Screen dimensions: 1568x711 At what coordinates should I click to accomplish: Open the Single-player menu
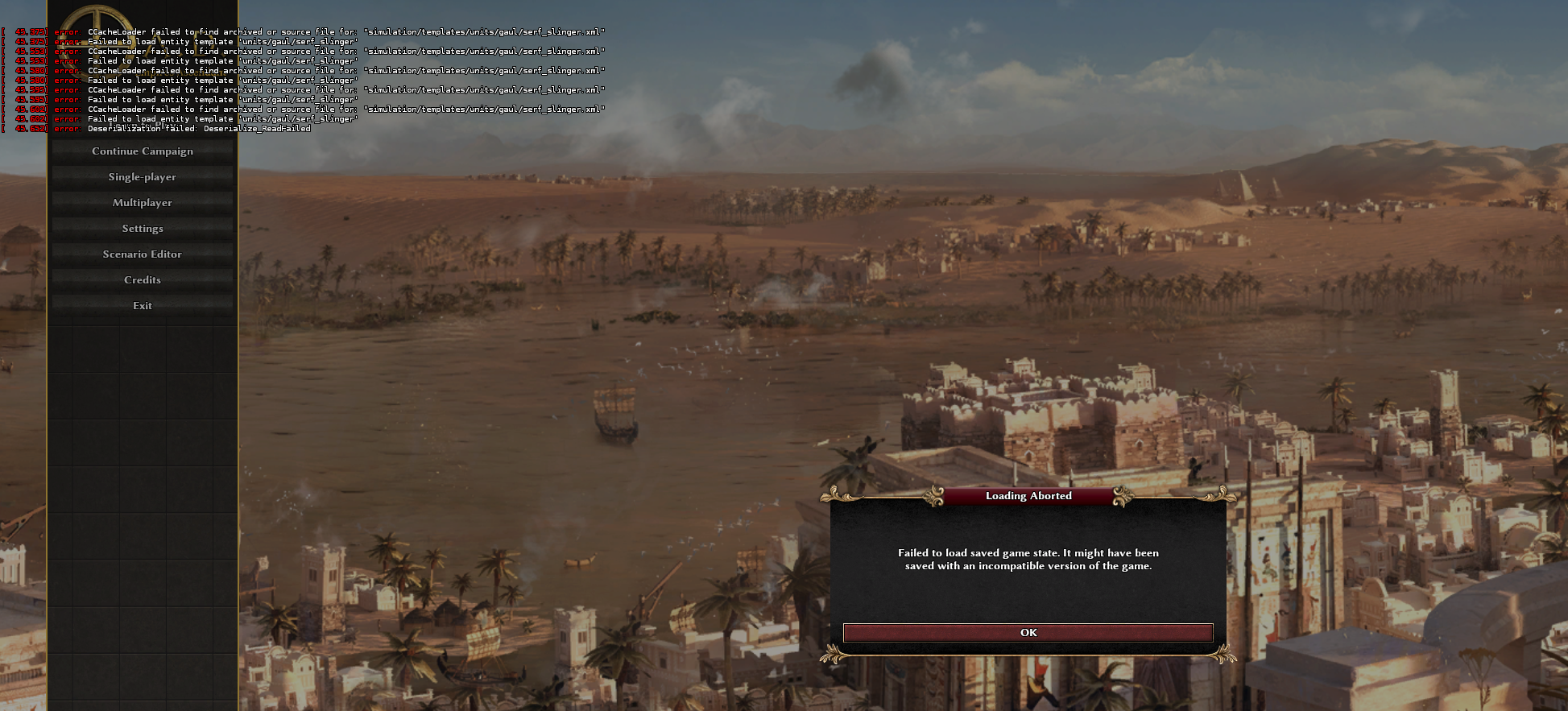(143, 177)
